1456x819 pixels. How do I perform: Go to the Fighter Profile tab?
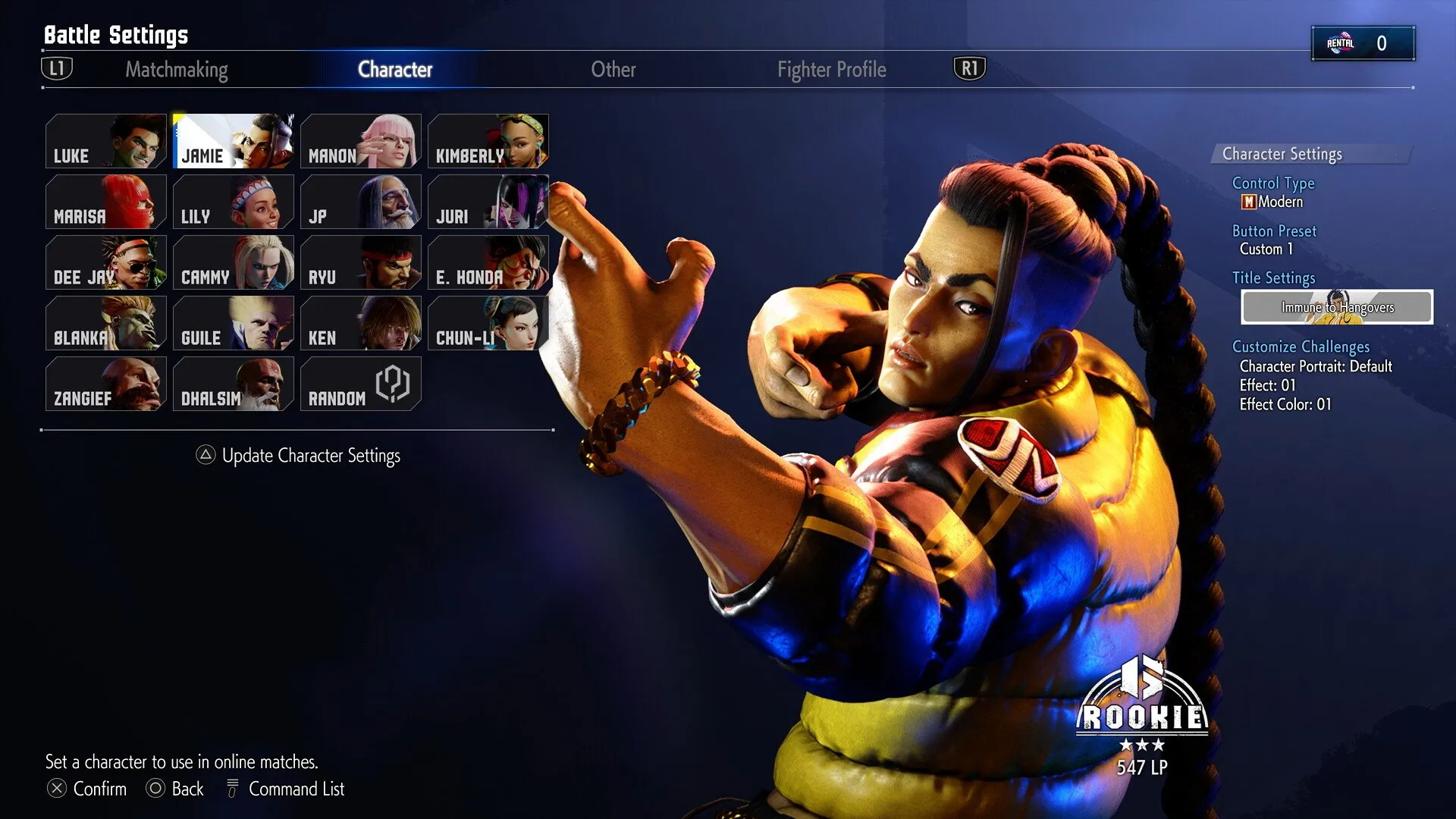point(831,70)
